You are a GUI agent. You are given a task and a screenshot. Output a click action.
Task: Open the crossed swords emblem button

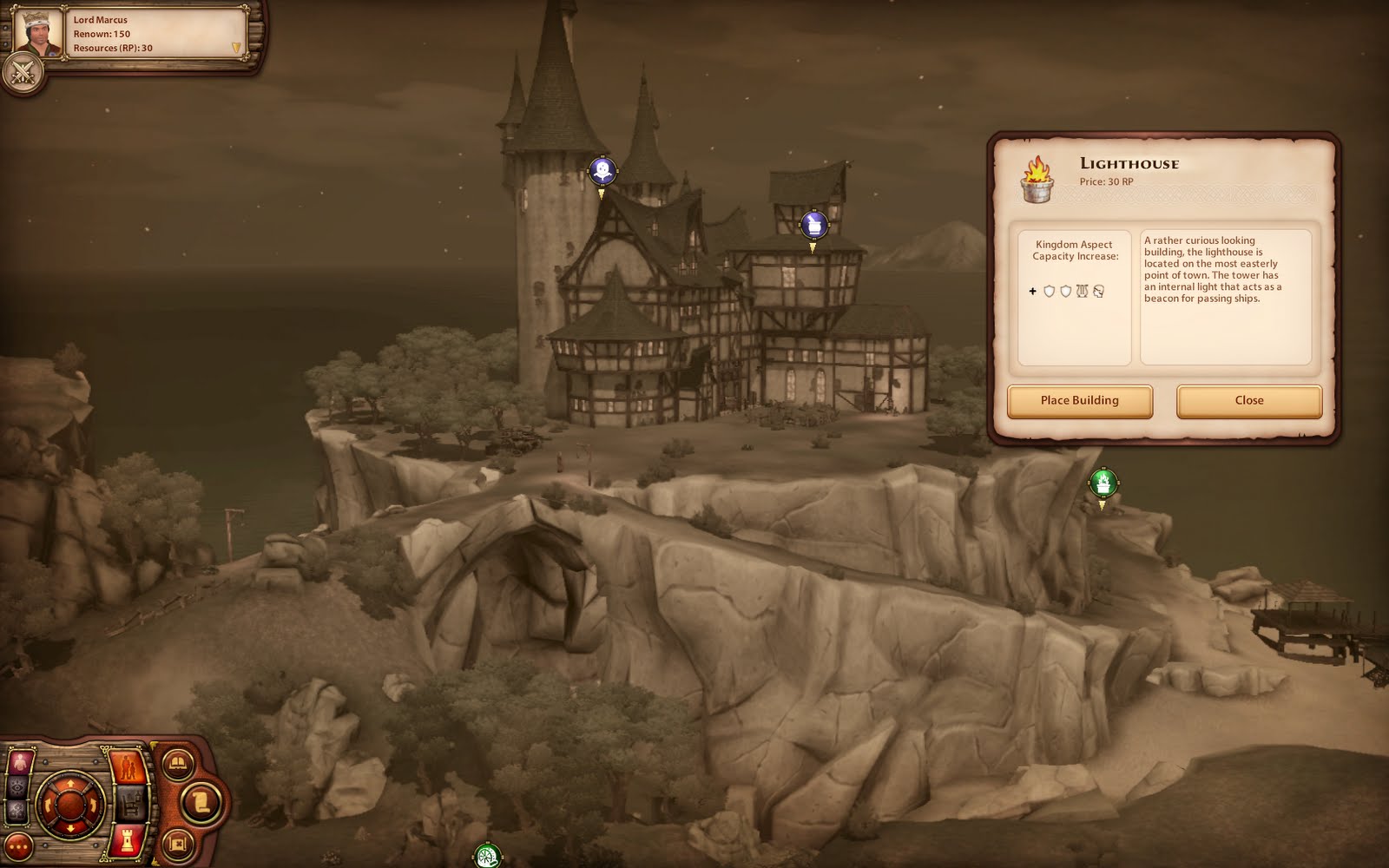click(x=23, y=73)
